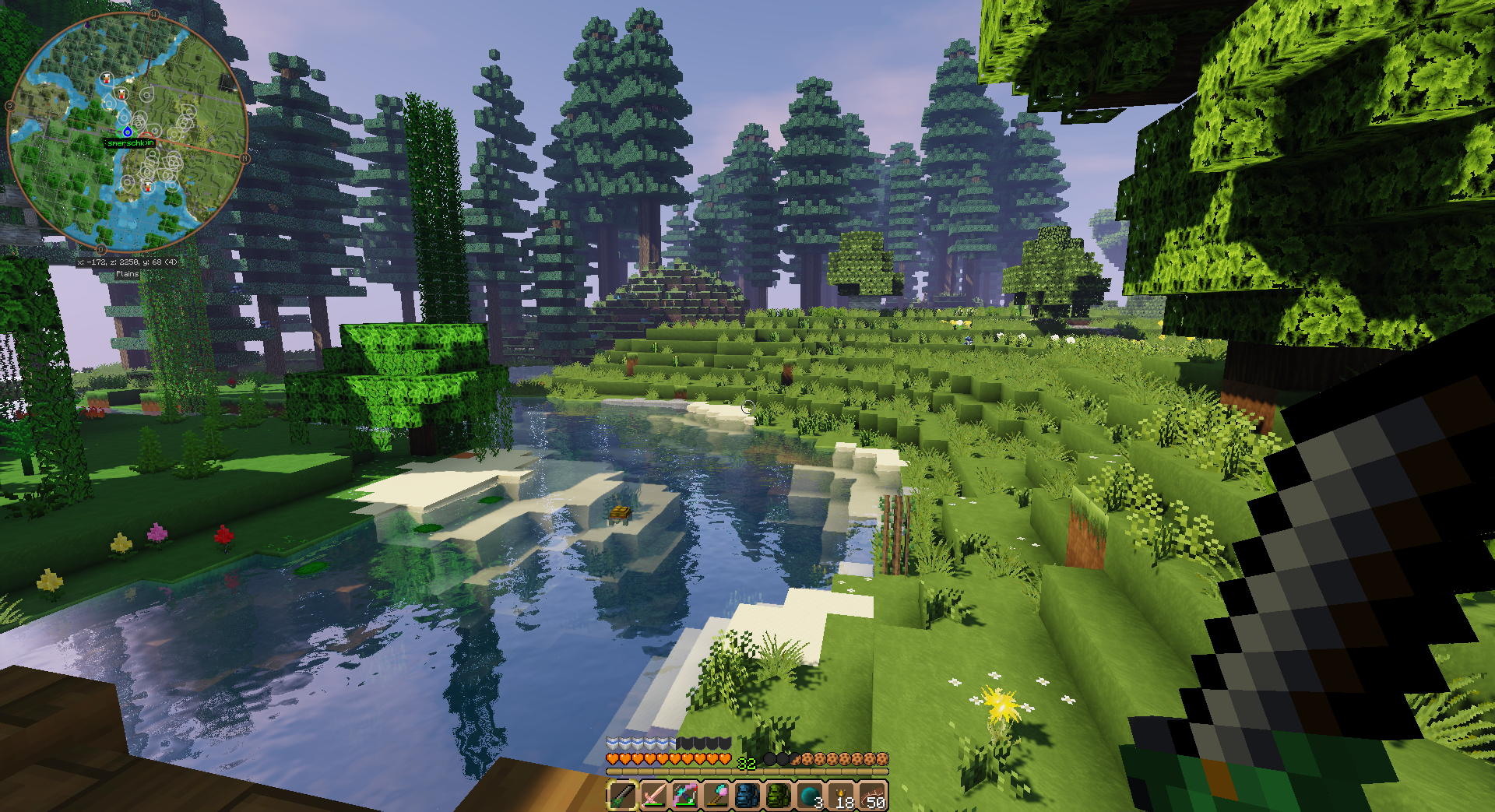This screenshot has height=812, width=1495.
Task: Pick the green backpack hotbar slot
Action: pos(779,796)
